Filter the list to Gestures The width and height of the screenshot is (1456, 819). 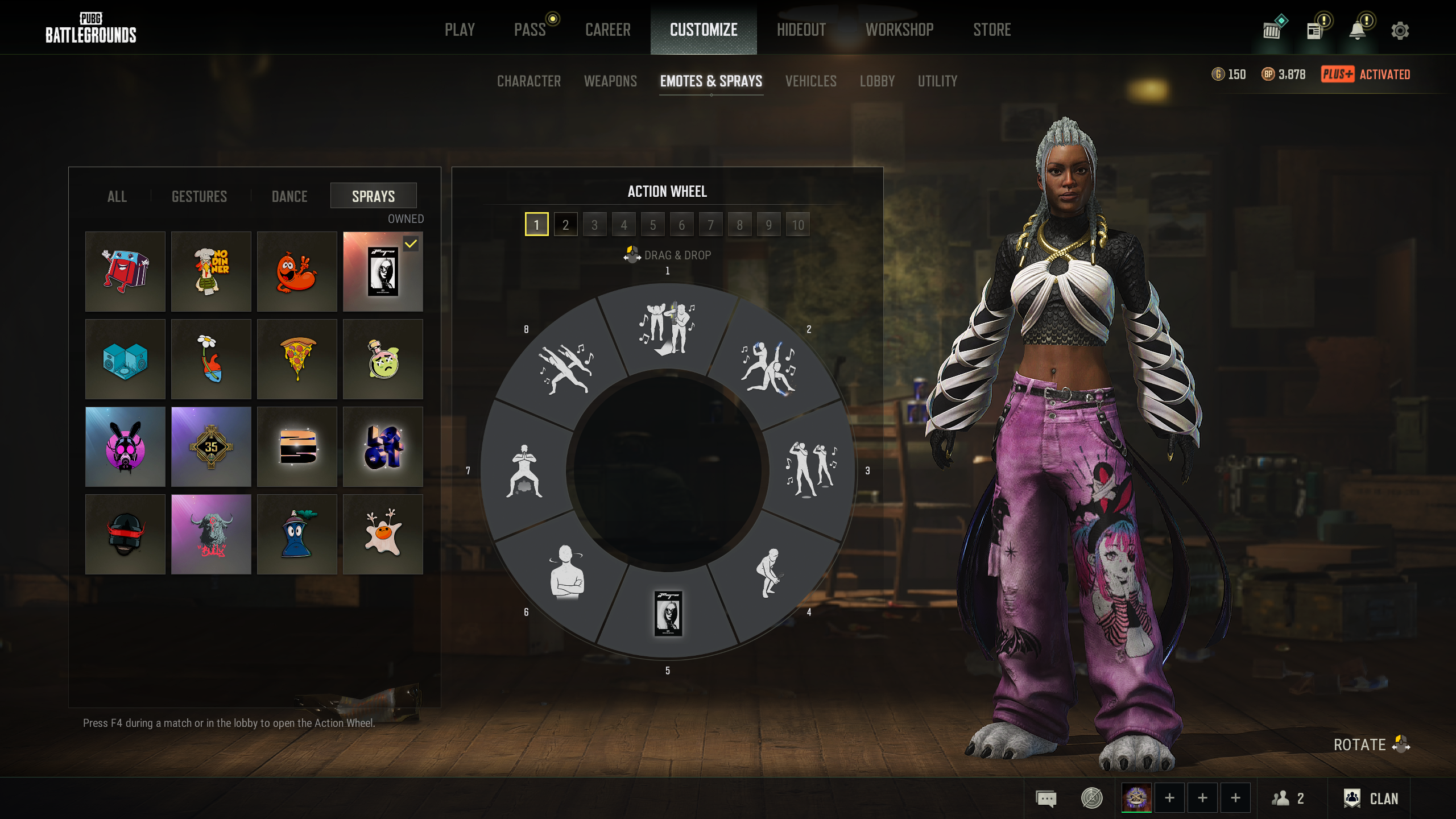[199, 196]
